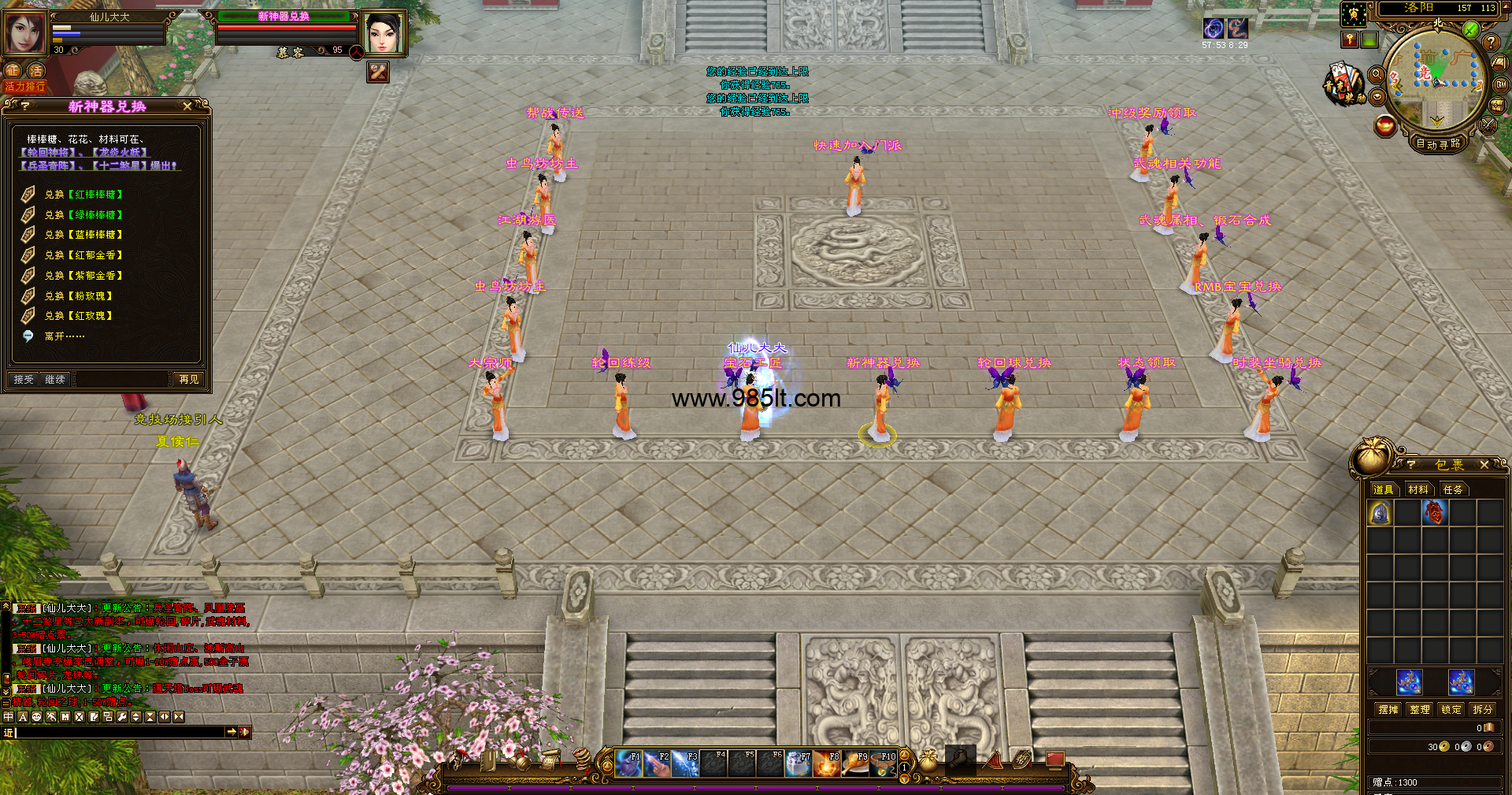
Task: Choose 兑换【粉玫瑰】 exchange entry
Action: click(x=79, y=296)
